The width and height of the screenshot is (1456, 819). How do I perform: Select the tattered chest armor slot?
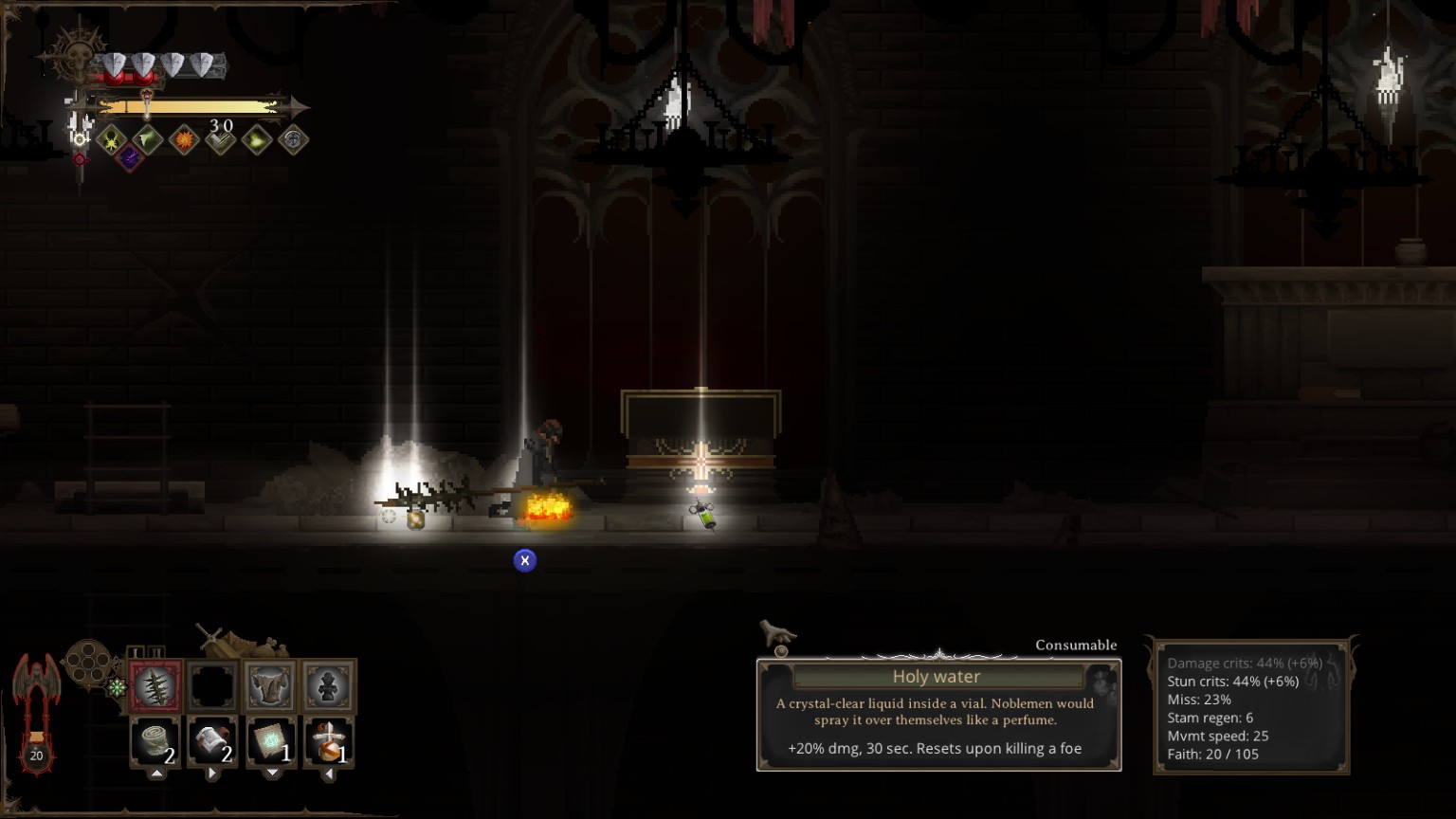pyautogui.click(x=270, y=686)
